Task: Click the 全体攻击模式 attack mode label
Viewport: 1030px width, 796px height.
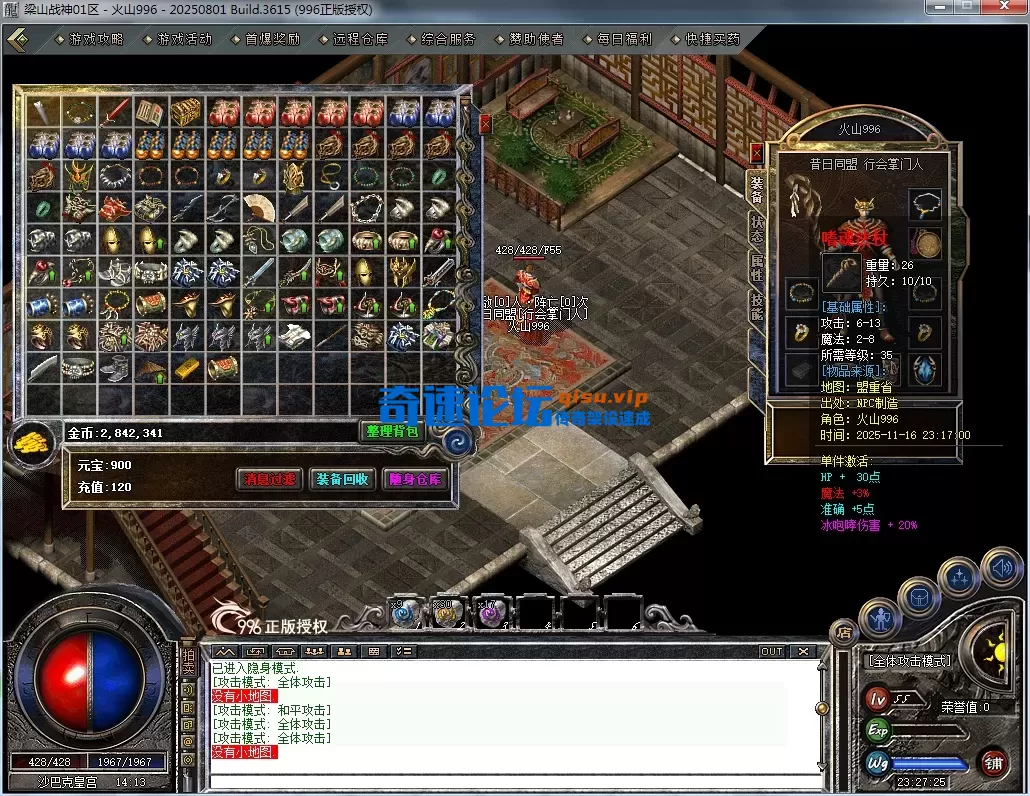Action: (908, 661)
